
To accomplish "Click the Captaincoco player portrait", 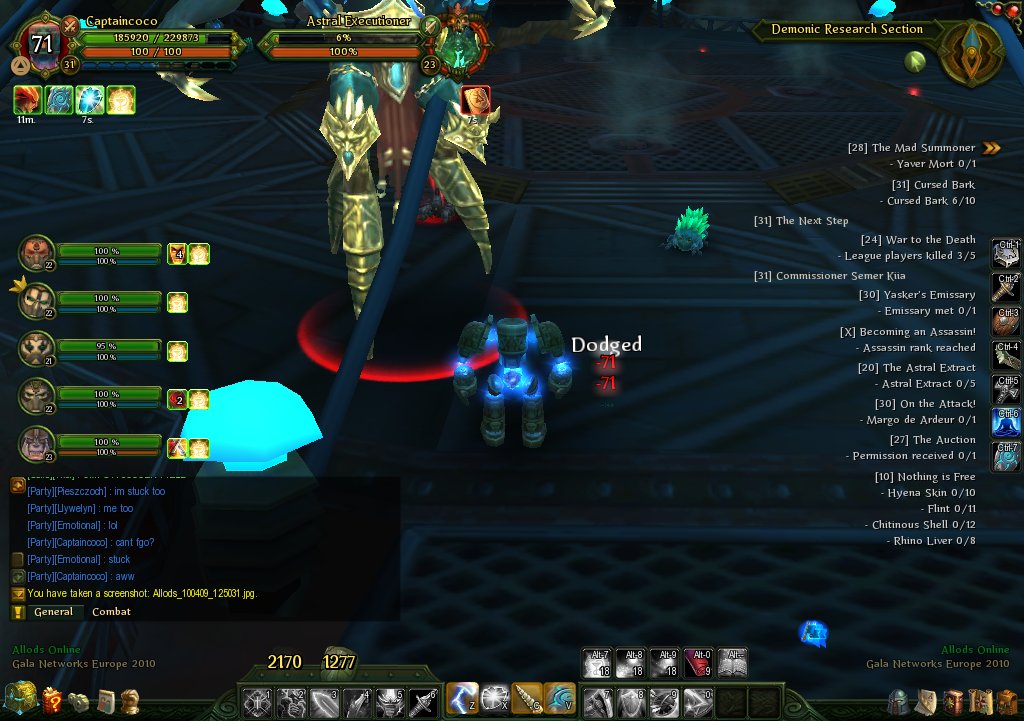I will [42, 46].
